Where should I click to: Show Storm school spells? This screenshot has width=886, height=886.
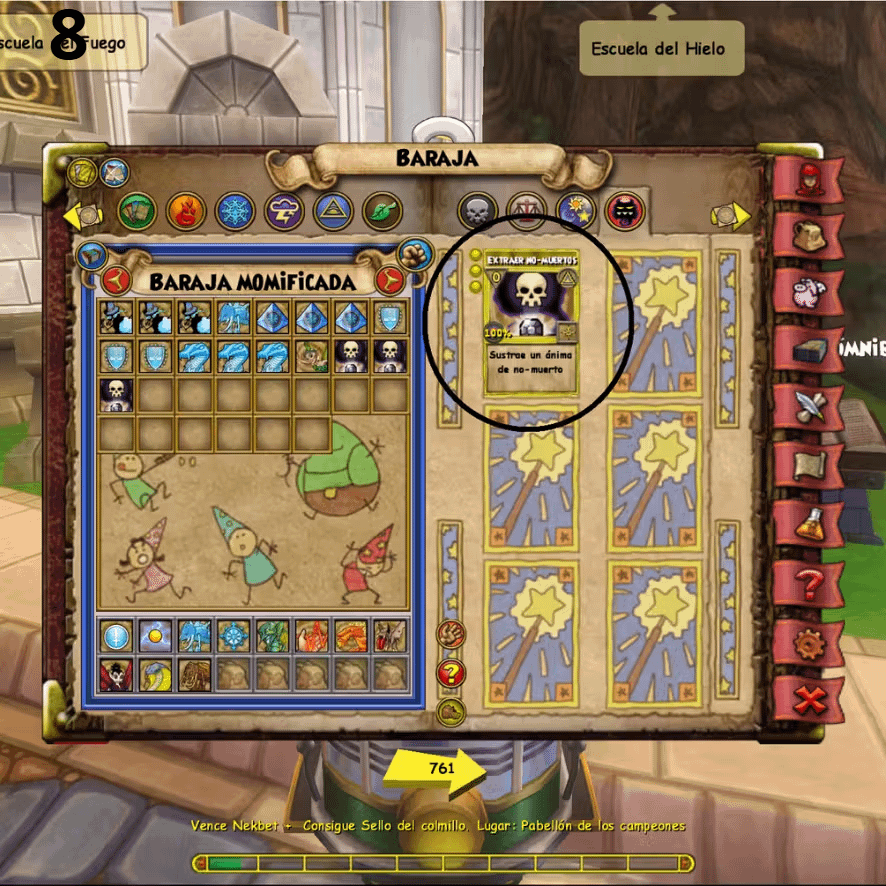[284, 211]
